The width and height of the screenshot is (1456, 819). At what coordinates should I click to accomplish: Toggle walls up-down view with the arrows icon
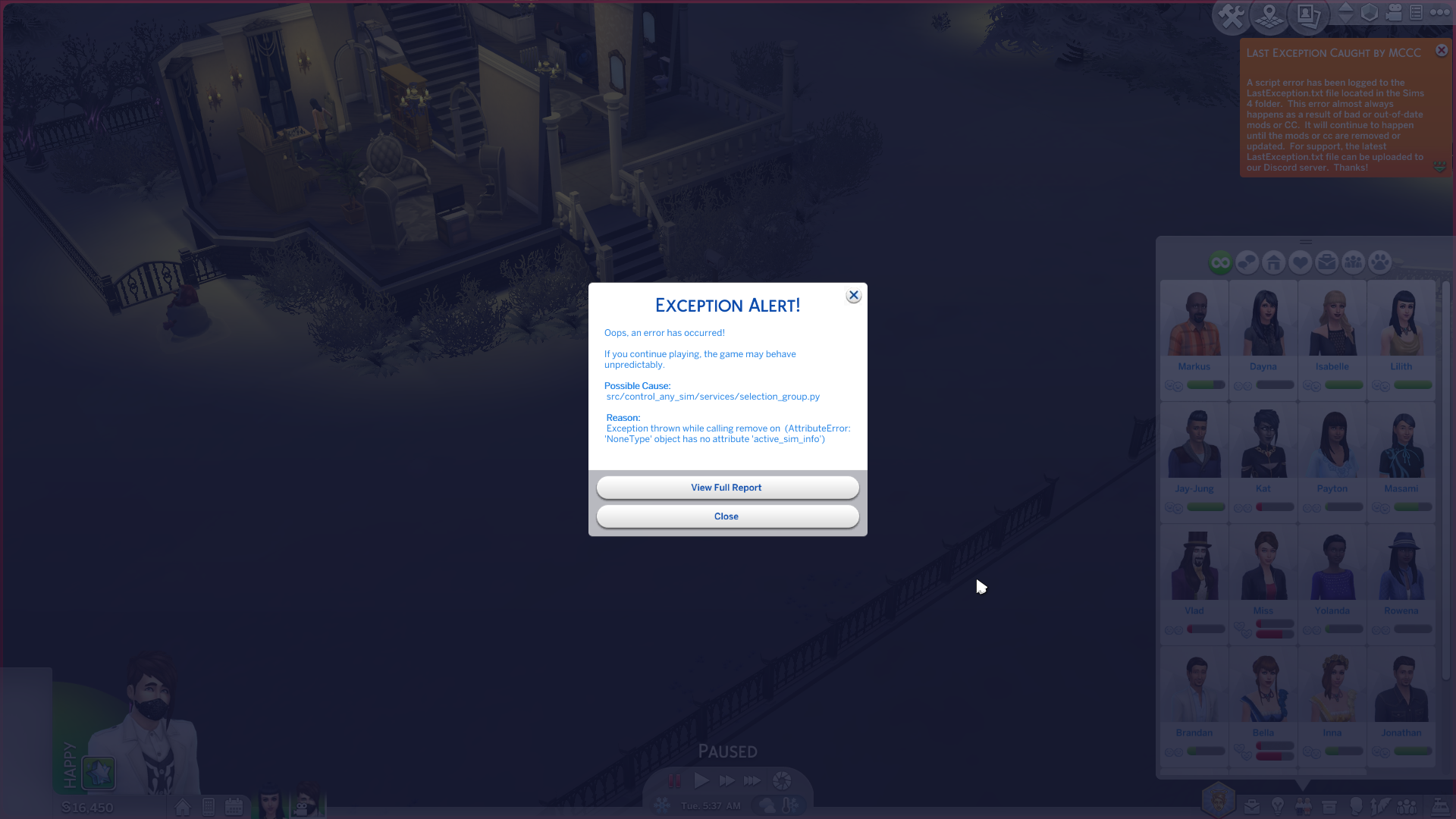point(1345,13)
